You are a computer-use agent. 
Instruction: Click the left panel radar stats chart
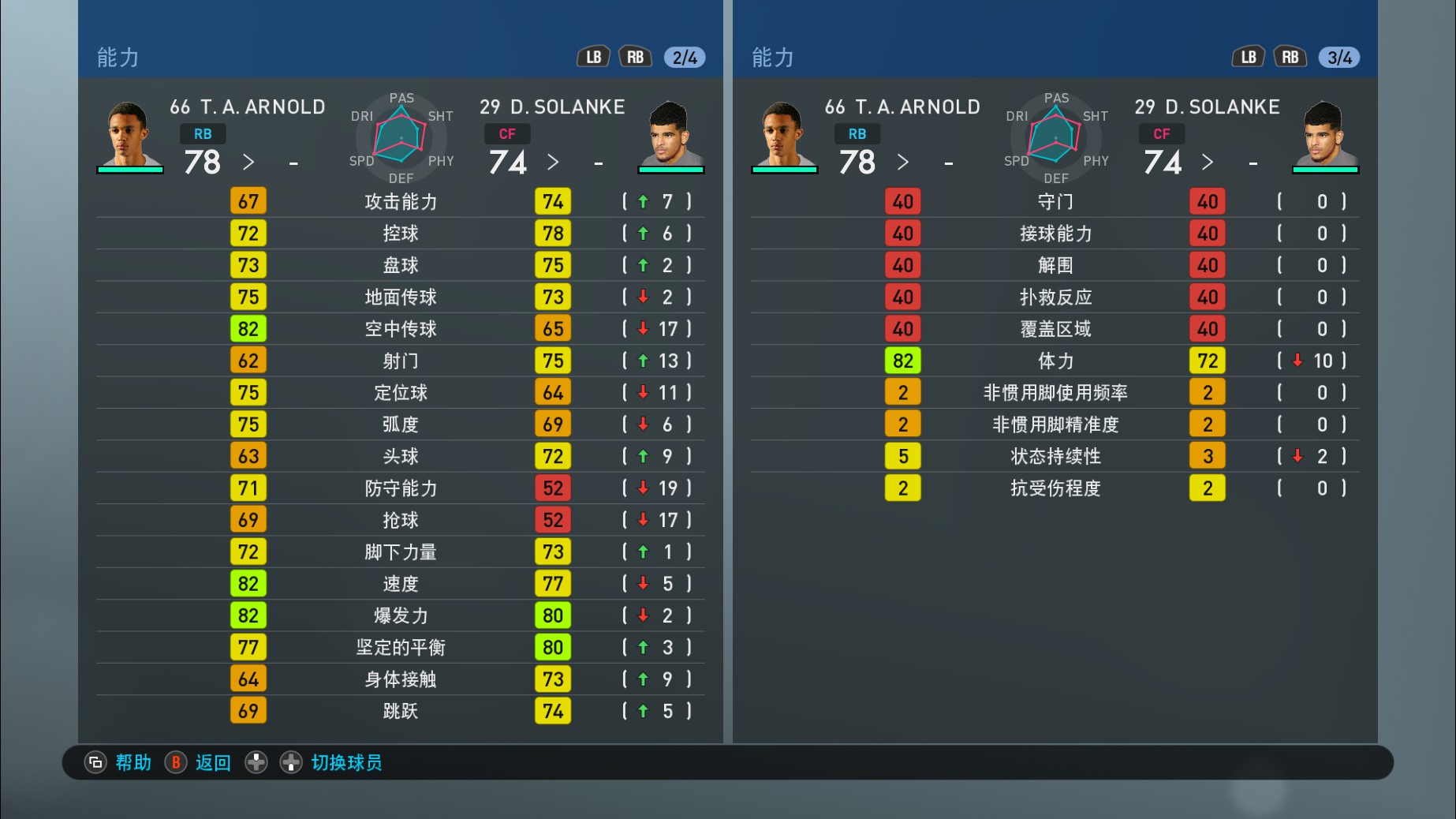click(400, 139)
